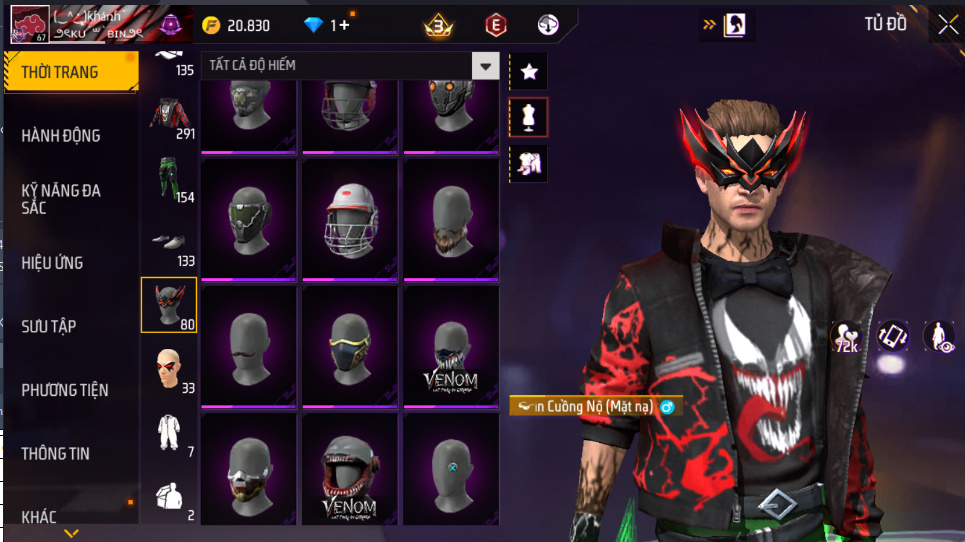Show favorites with the star filter button

(529, 72)
